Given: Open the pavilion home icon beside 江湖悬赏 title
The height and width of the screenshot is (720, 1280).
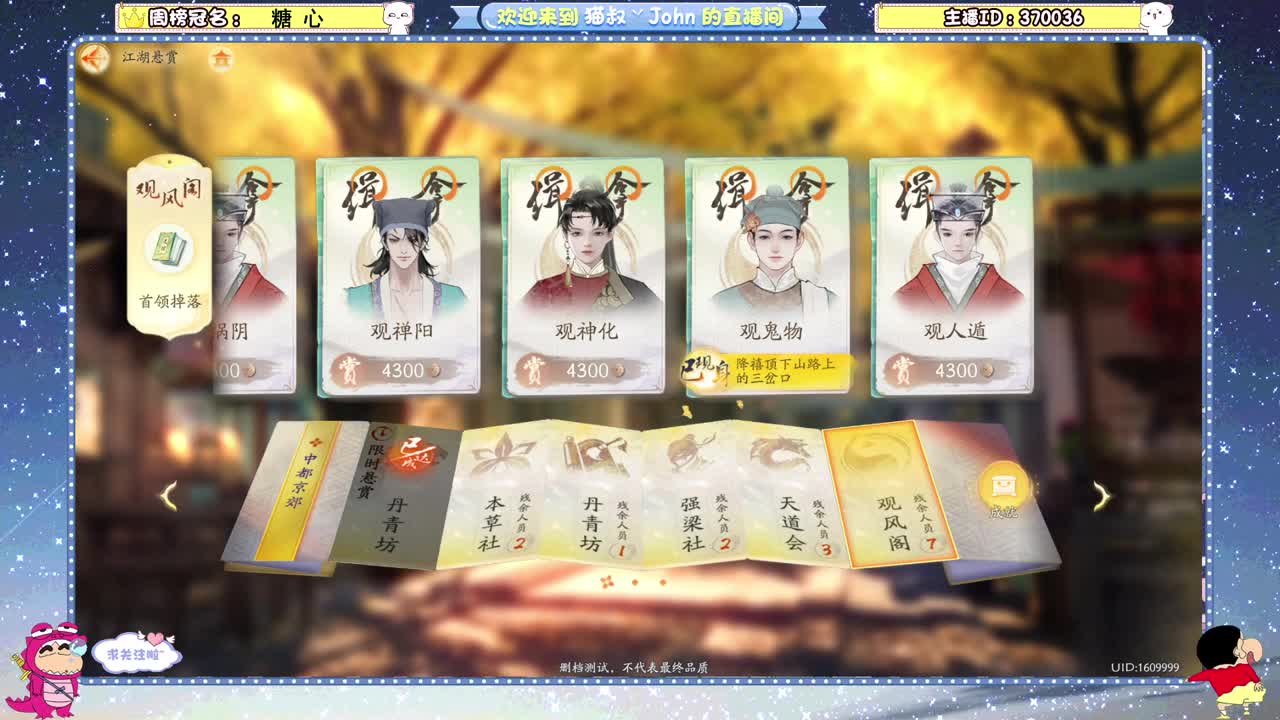Looking at the screenshot, I should [220, 59].
